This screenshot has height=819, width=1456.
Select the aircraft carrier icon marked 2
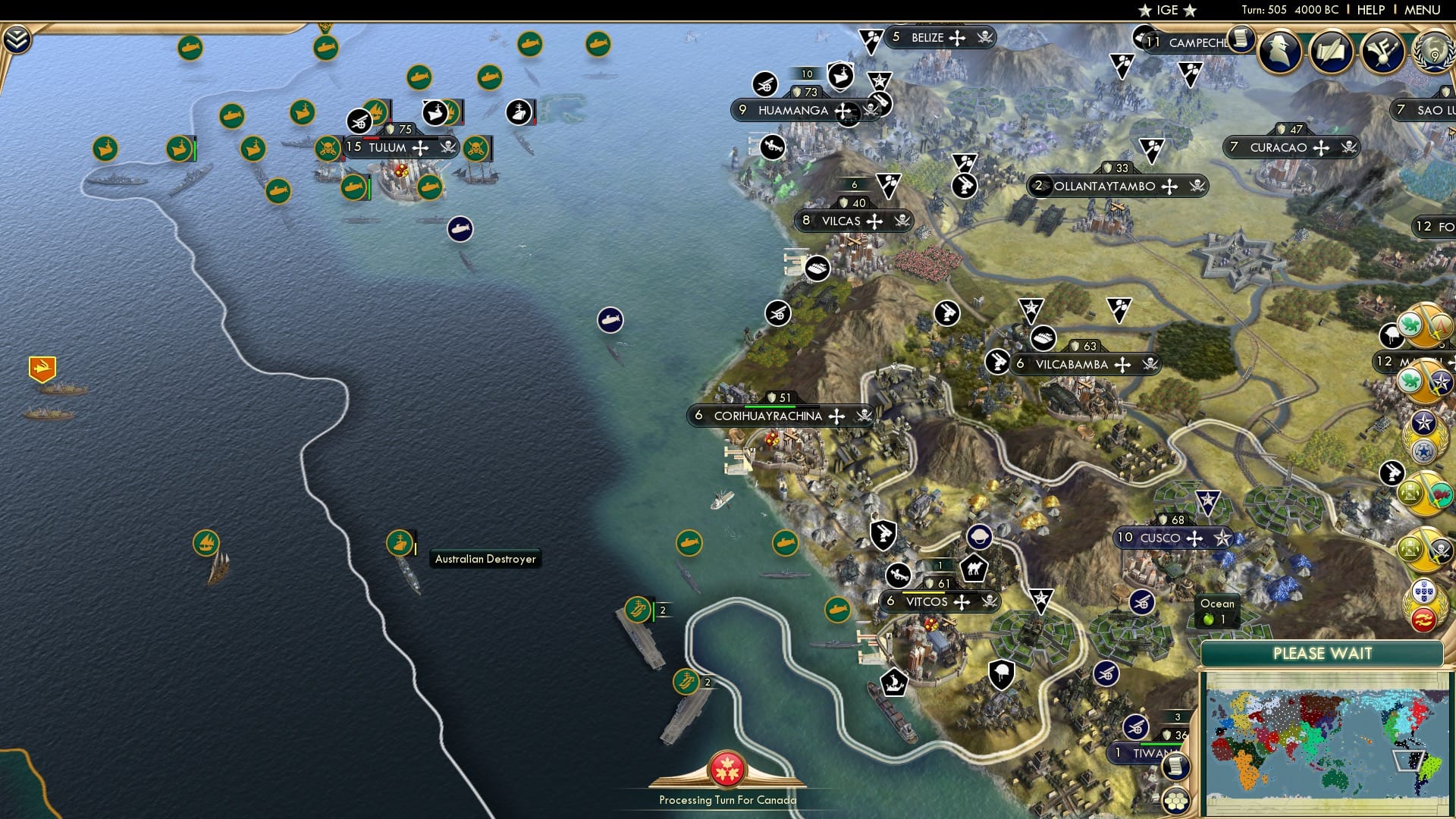(638, 609)
